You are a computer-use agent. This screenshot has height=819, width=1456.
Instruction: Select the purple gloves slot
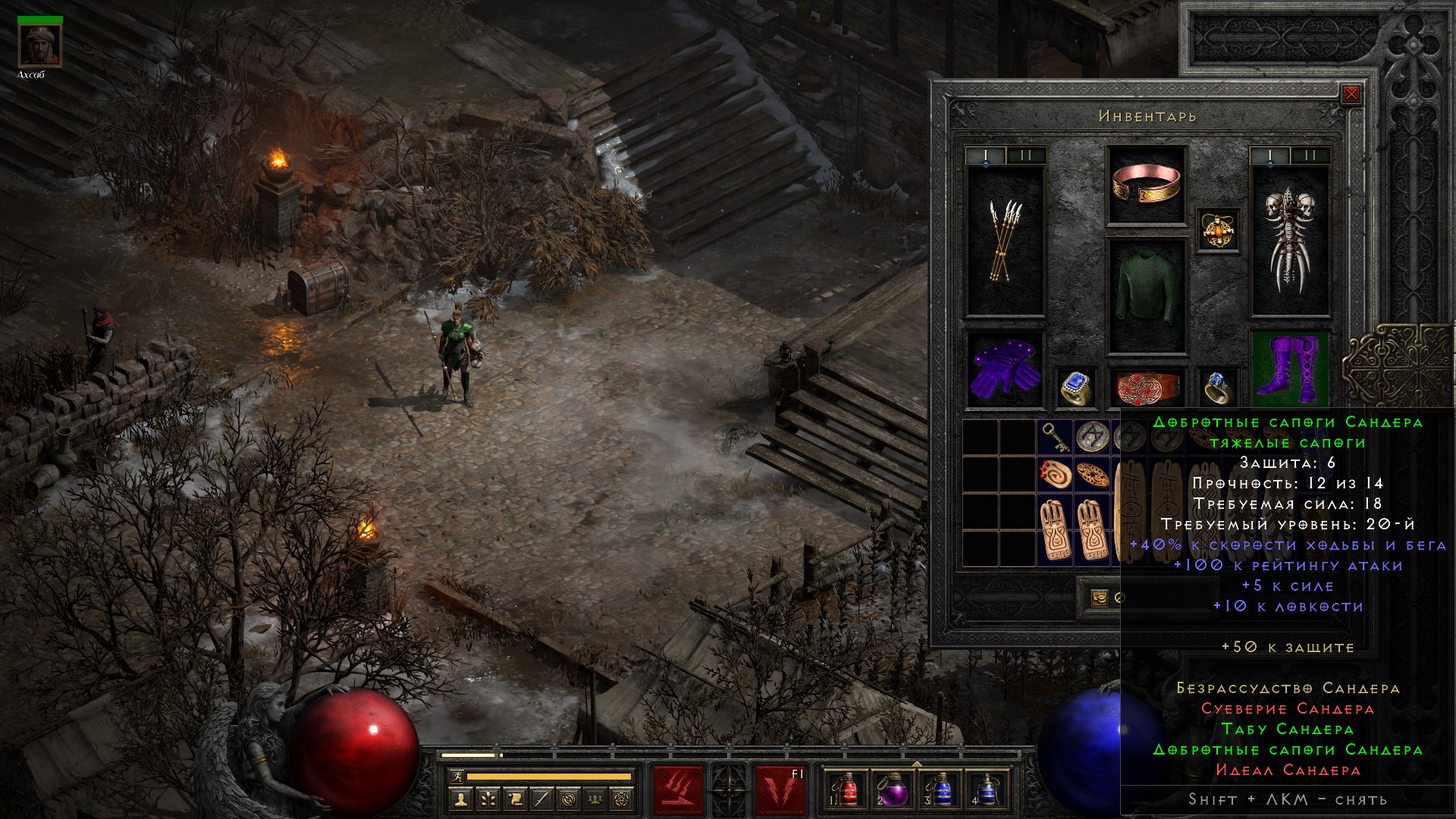[x=1005, y=369]
